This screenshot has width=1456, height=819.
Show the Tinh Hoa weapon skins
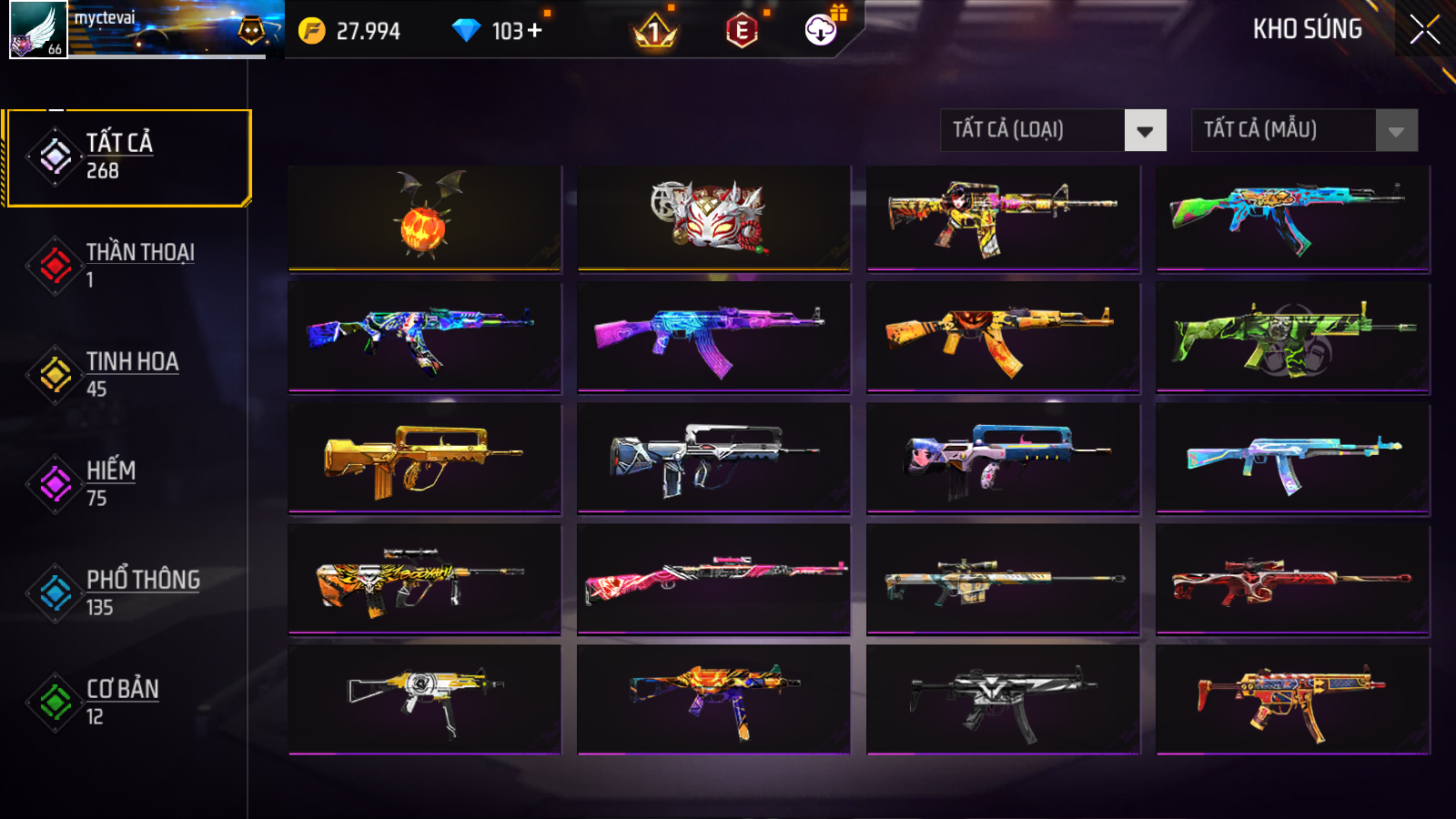[x=127, y=375]
